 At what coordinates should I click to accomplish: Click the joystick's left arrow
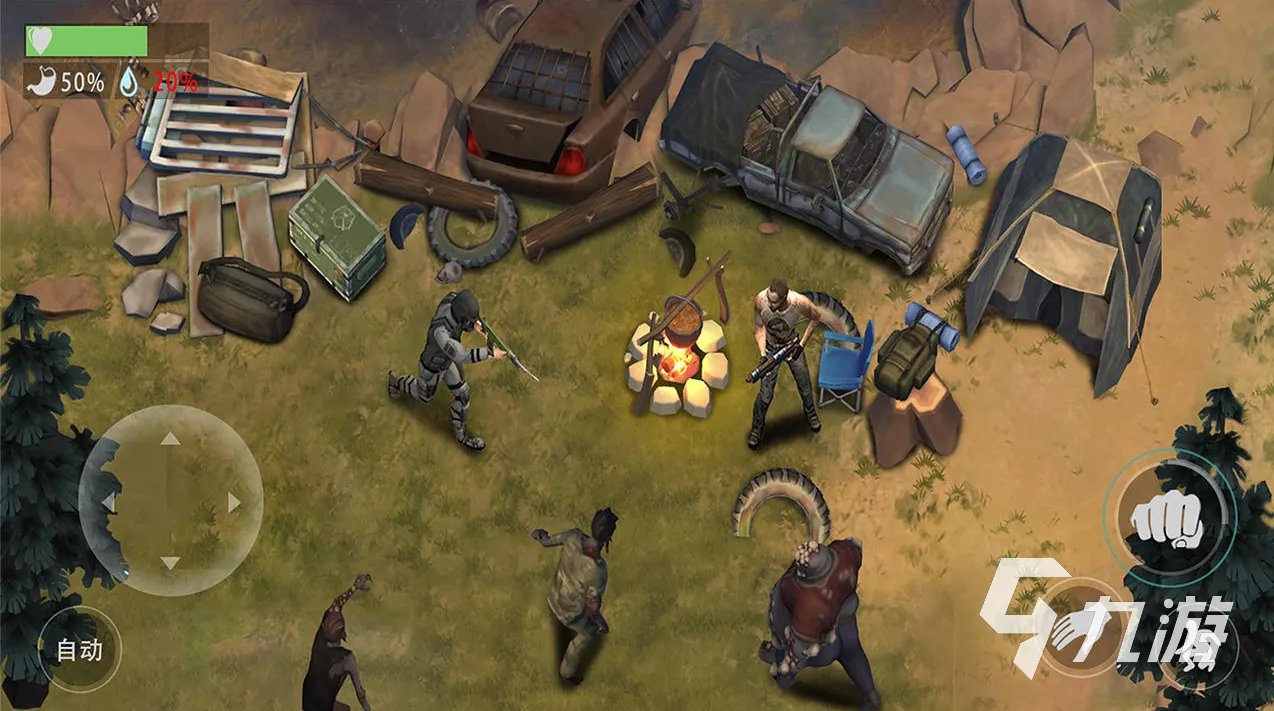tap(108, 501)
